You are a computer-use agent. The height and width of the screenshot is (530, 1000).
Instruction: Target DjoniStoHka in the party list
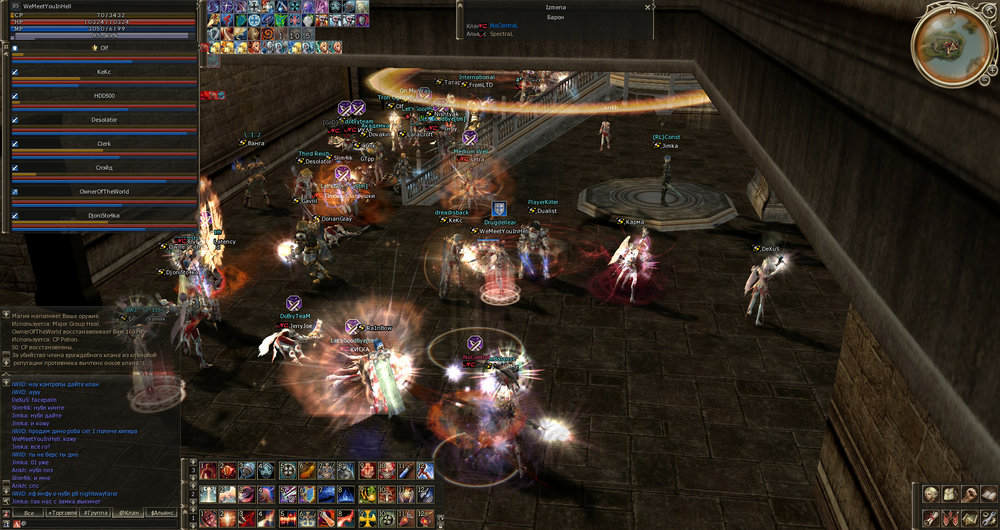(104, 215)
